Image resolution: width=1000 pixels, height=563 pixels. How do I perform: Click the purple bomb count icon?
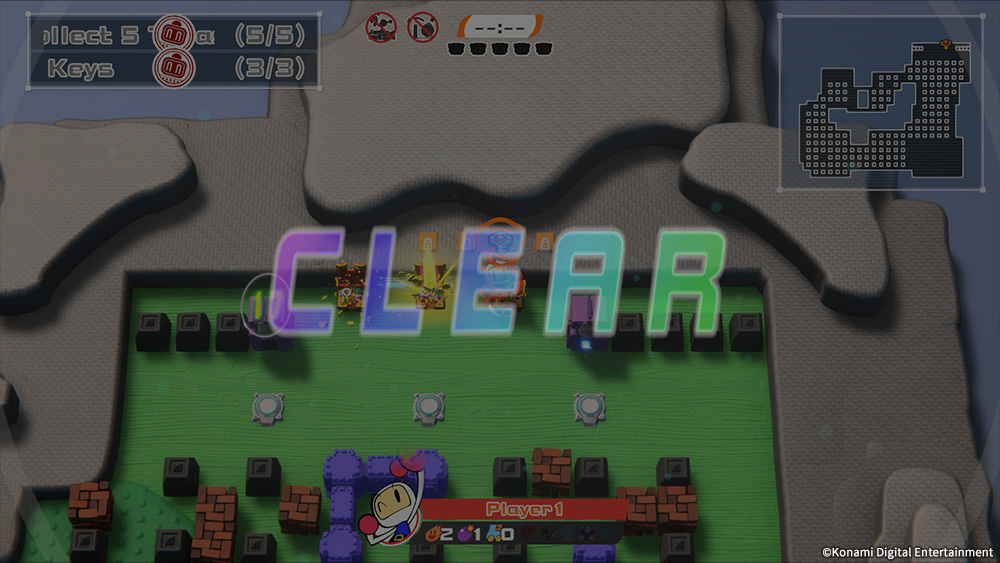coord(465,535)
